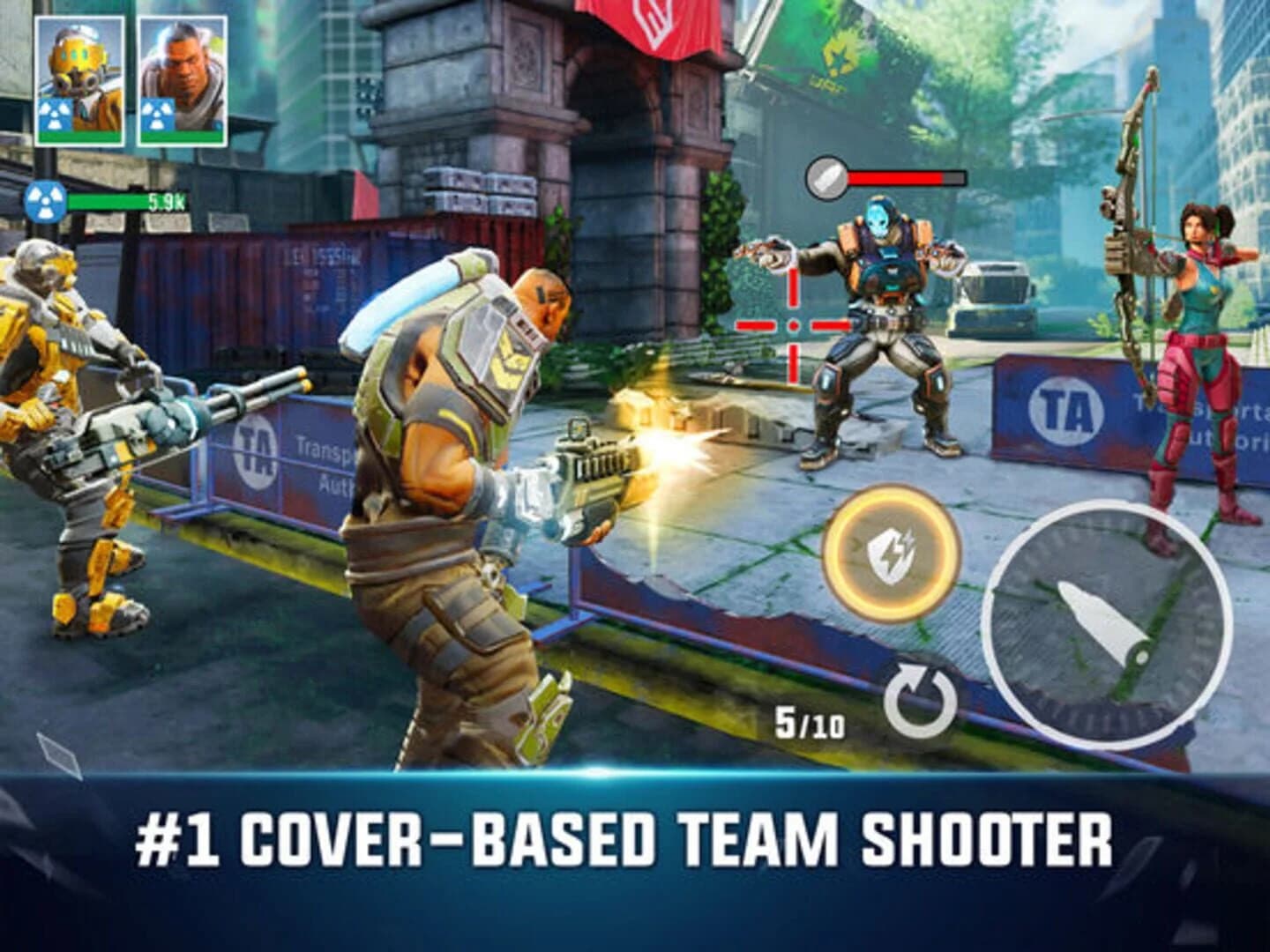1270x952 pixels.
Task: Click the bullet icon on the enemy health bar
Action: pyautogui.click(x=825, y=176)
